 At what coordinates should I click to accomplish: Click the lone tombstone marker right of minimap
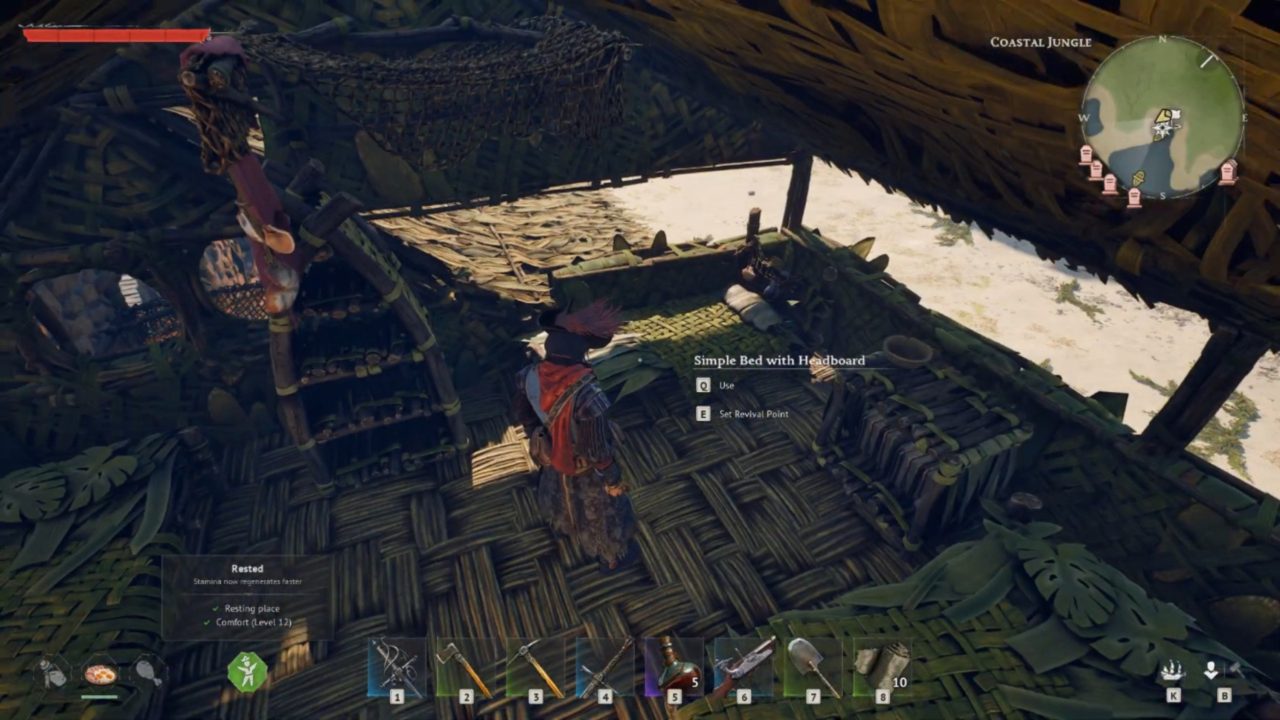coord(1228,171)
